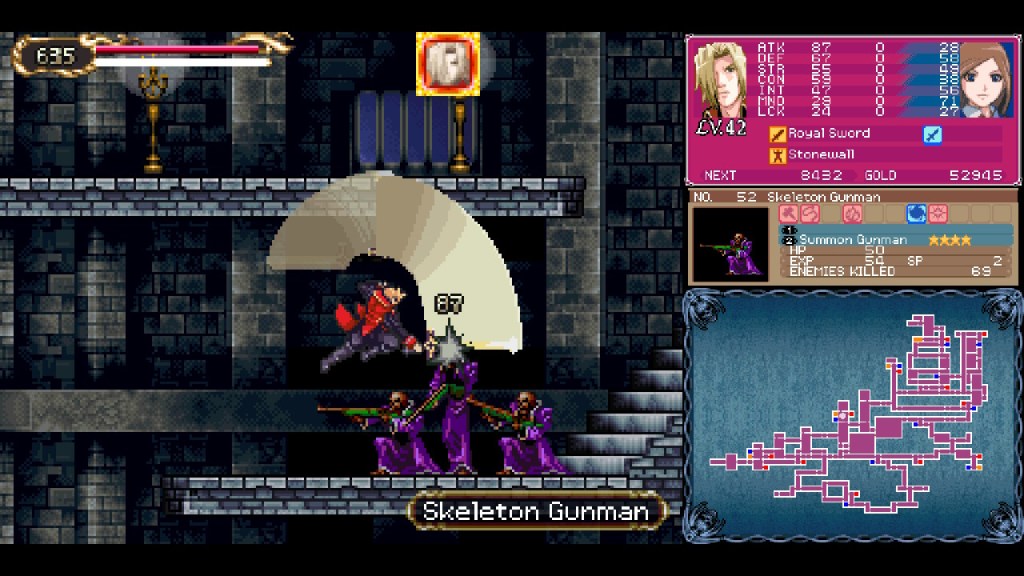View the Skeleton Gunman bestiary thumbnail
The image size is (1024, 576).
[731, 244]
